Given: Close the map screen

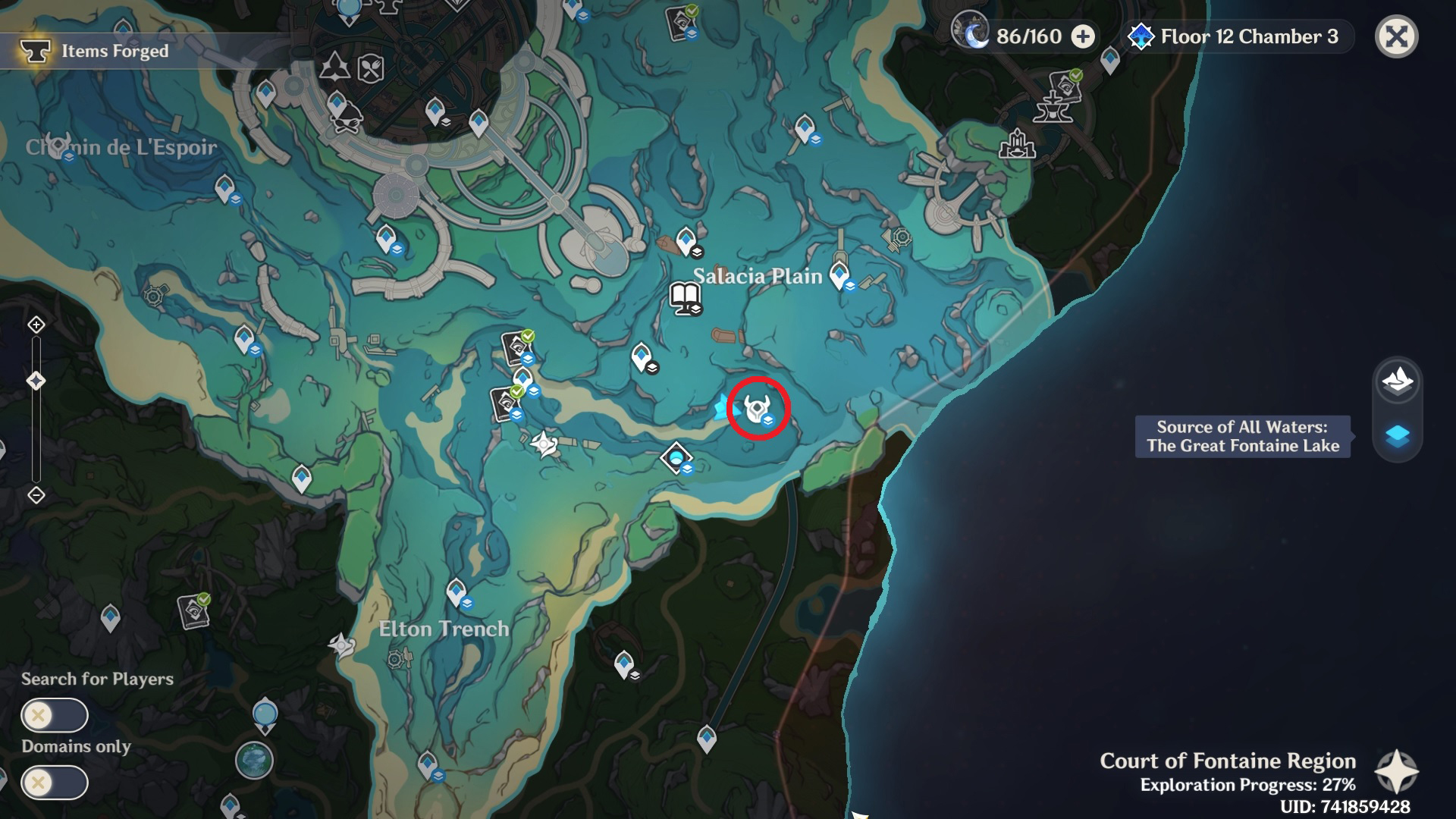Looking at the screenshot, I should coord(1396,36).
